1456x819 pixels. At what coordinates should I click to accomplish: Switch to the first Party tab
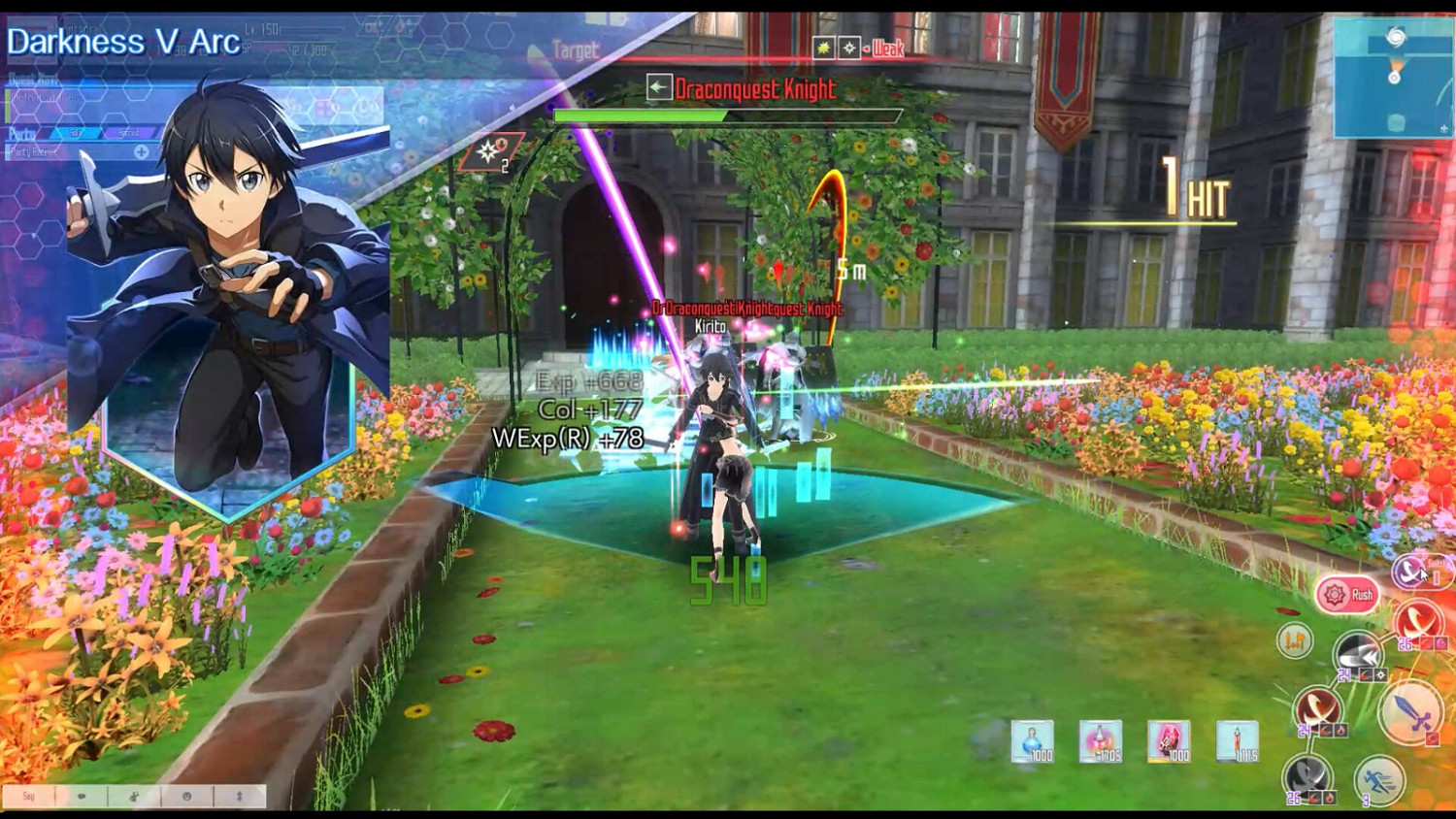click(x=78, y=132)
